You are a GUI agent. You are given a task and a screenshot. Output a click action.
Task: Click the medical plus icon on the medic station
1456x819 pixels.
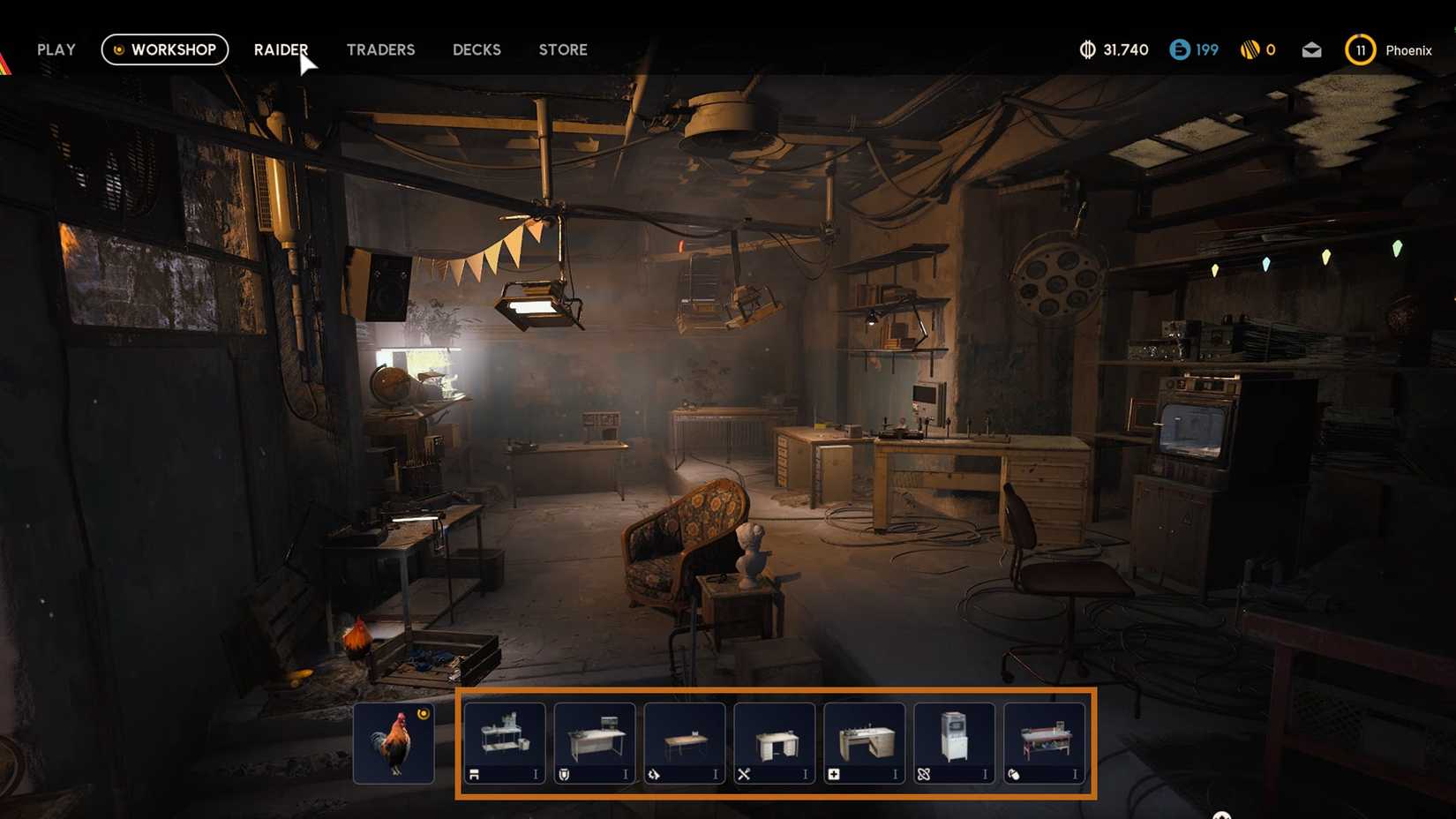(x=833, y=773)
